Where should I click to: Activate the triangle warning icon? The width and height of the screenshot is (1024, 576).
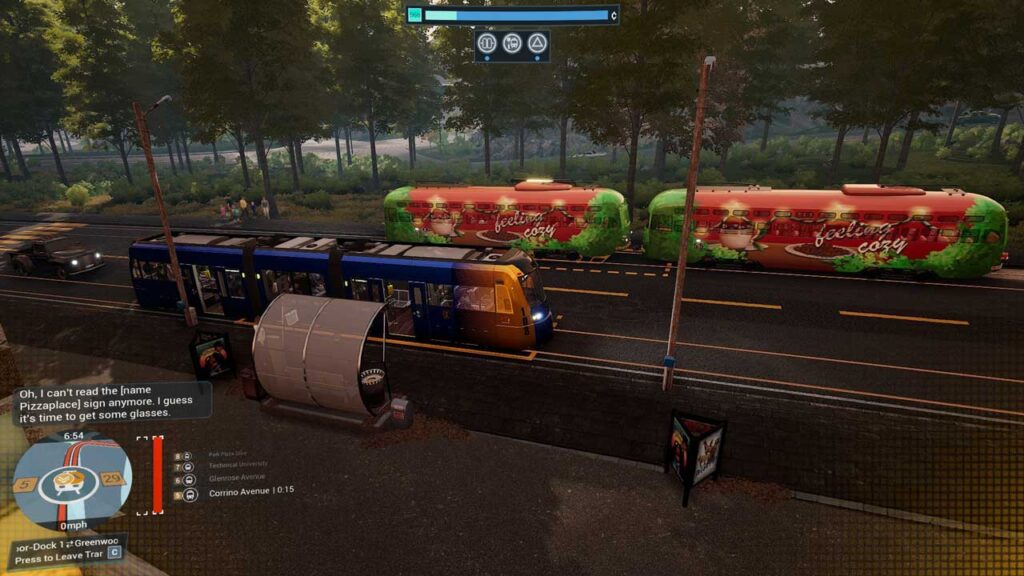coord(537,43)
